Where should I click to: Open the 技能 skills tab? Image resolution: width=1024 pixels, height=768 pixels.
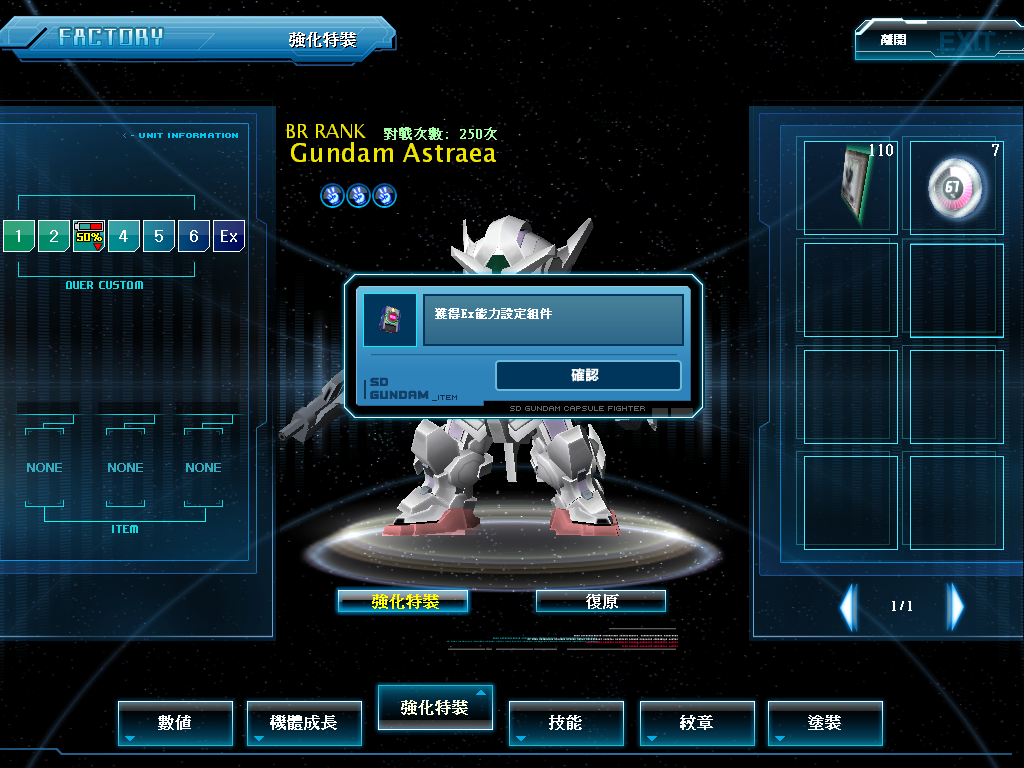click(566, 722)
